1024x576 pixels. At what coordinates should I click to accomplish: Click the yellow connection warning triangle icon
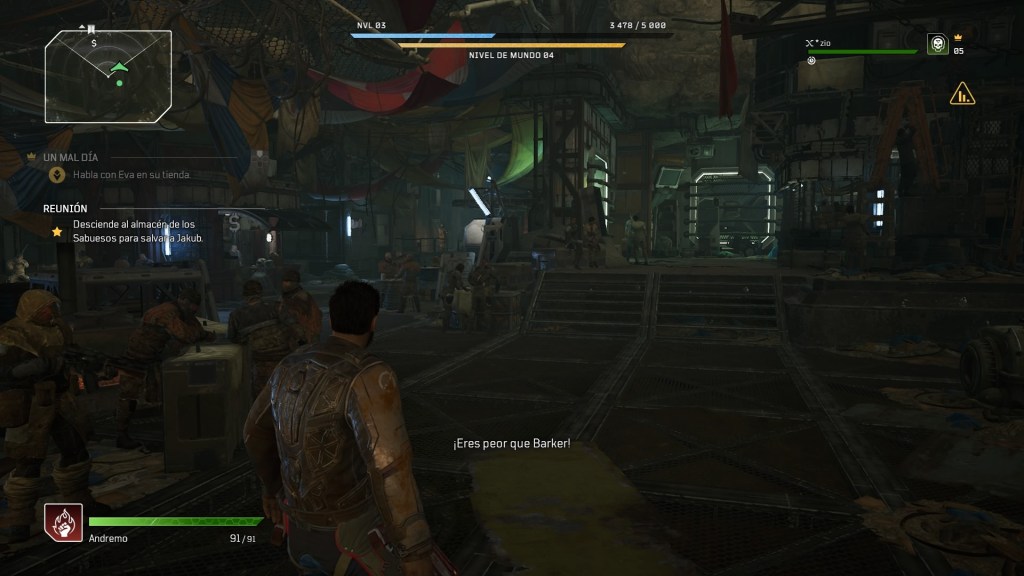tap(962, 95)
